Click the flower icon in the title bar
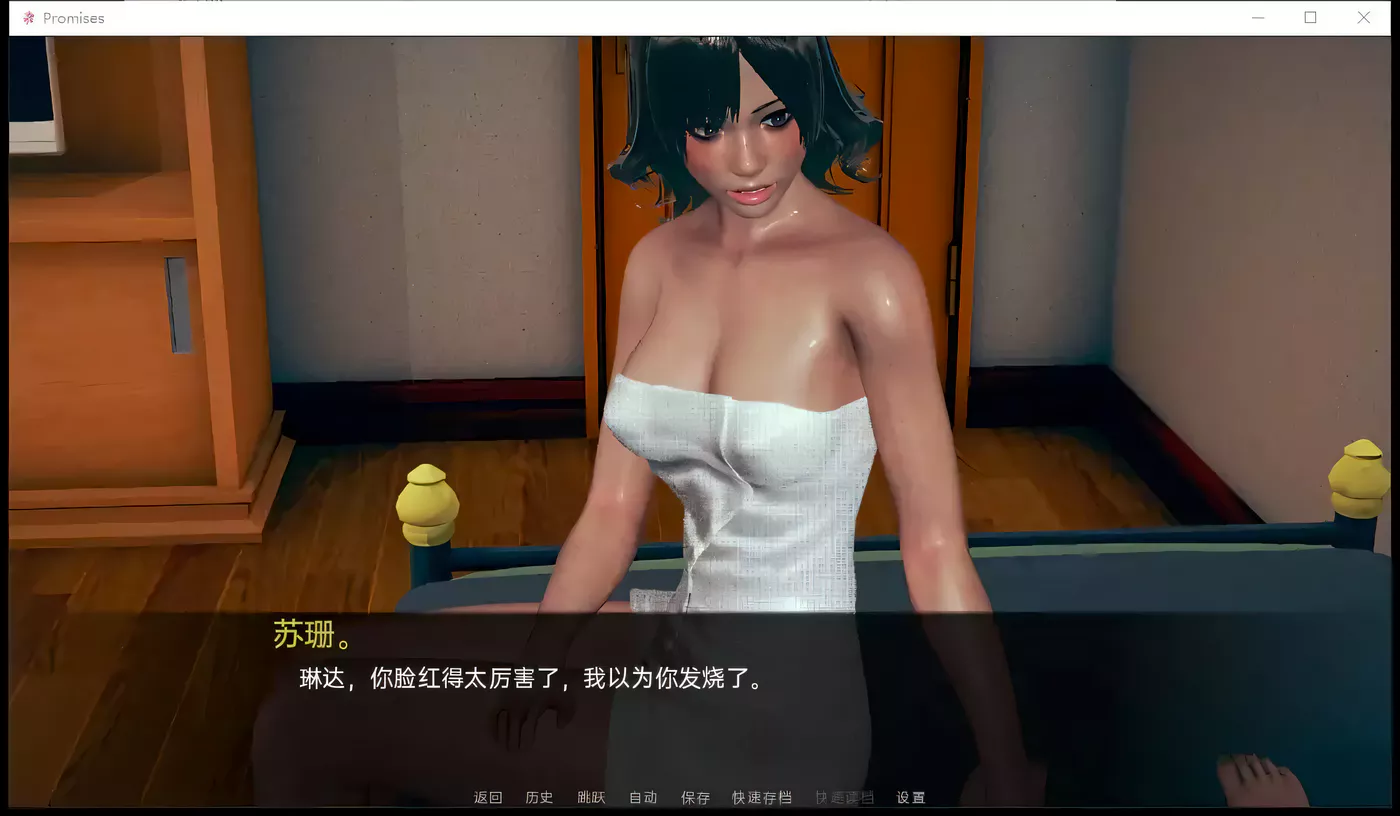This screenshot has height=816, width=1400. 27,17
